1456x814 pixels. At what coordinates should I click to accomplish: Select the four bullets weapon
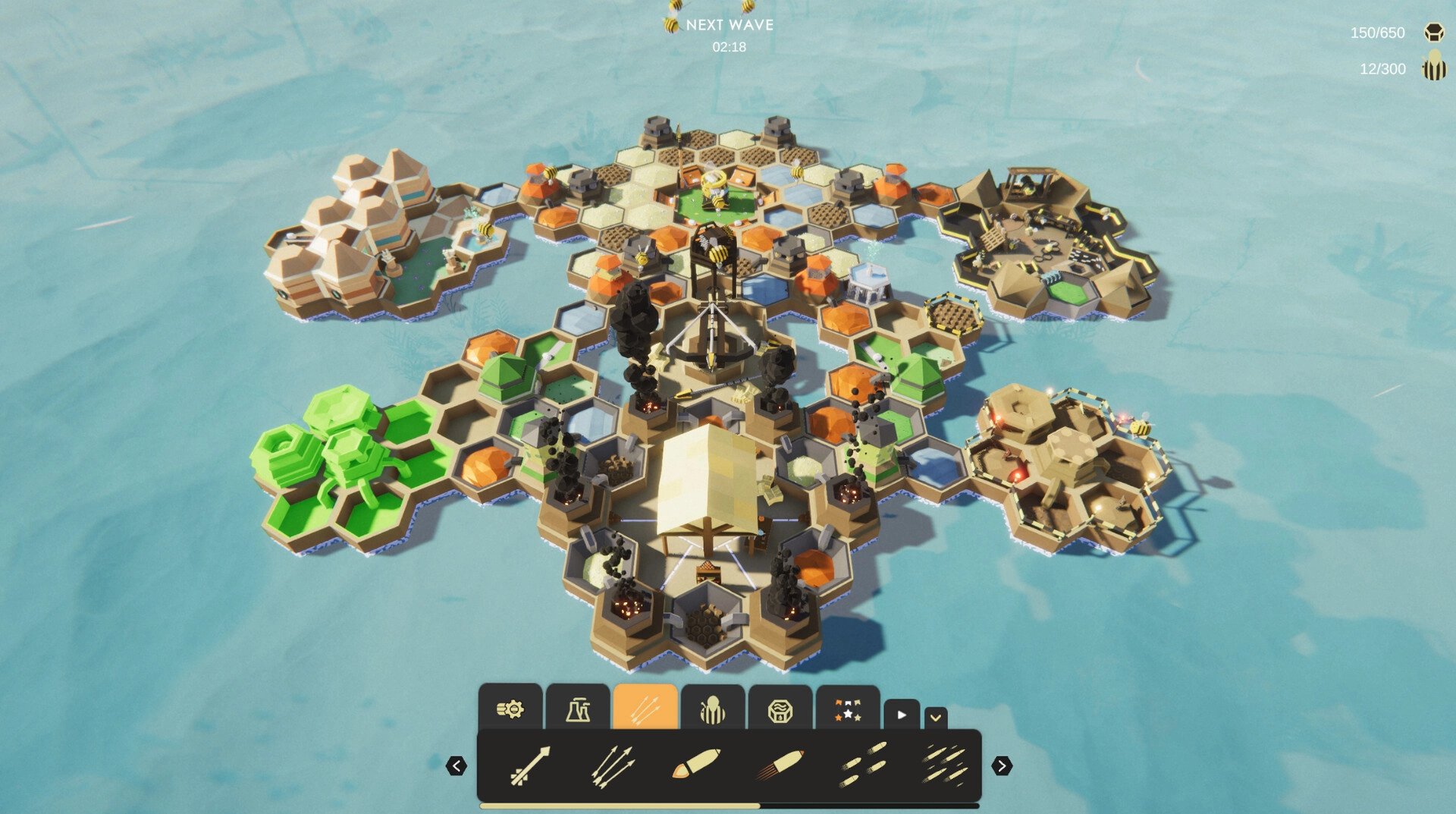[x=863, y=765]
